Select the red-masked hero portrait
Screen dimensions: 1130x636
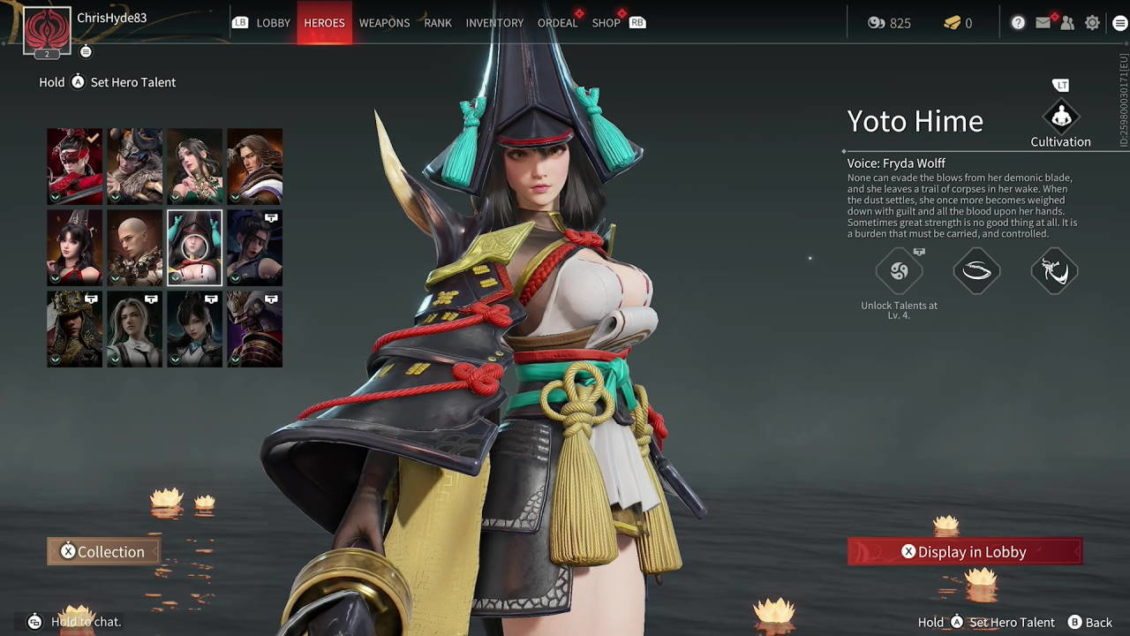click(x=75, y=166)
